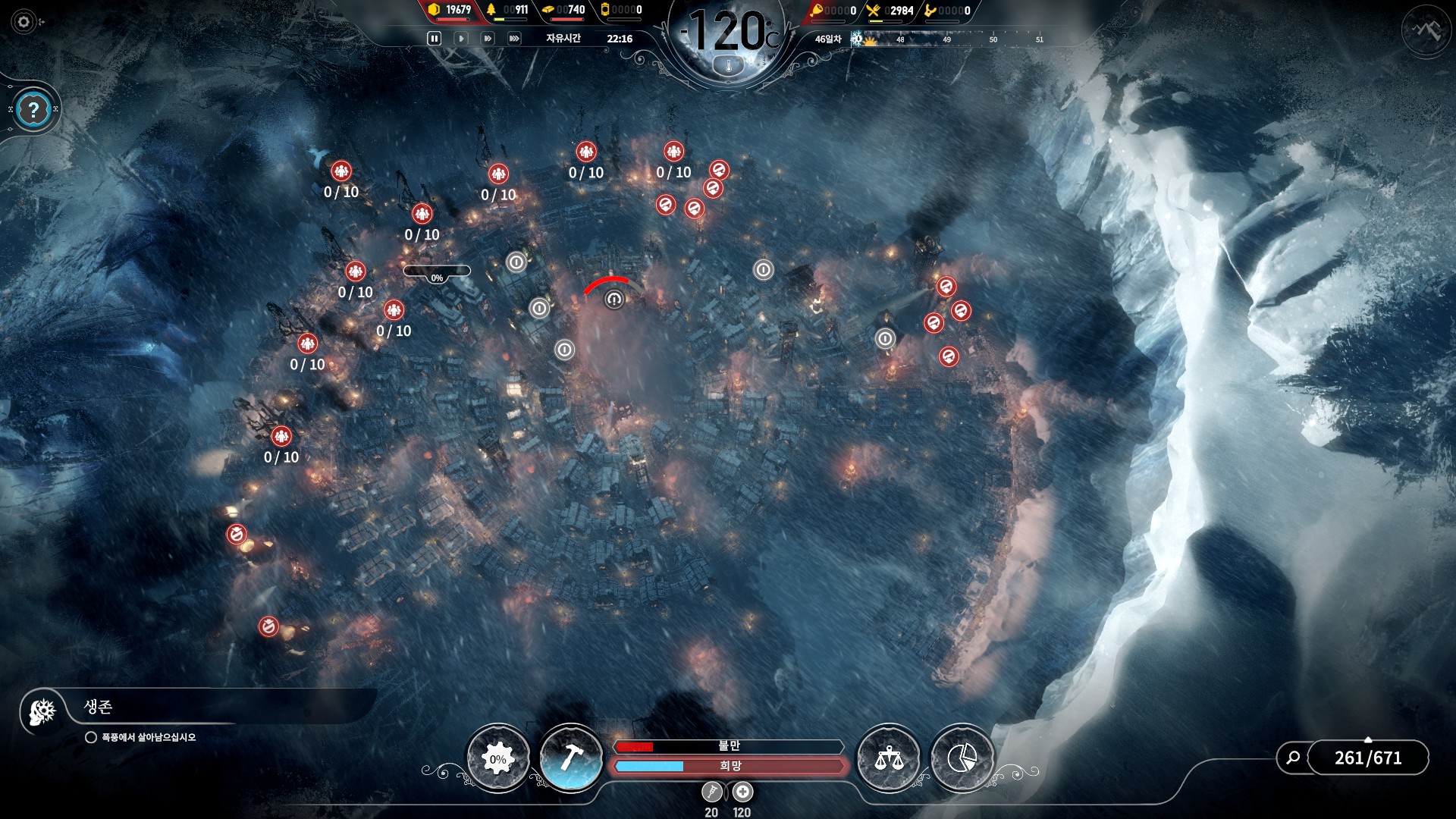The height and width of the screenshot is (819, 1456).
Task: Switch to double fast-forward speed
Action: 488,39
